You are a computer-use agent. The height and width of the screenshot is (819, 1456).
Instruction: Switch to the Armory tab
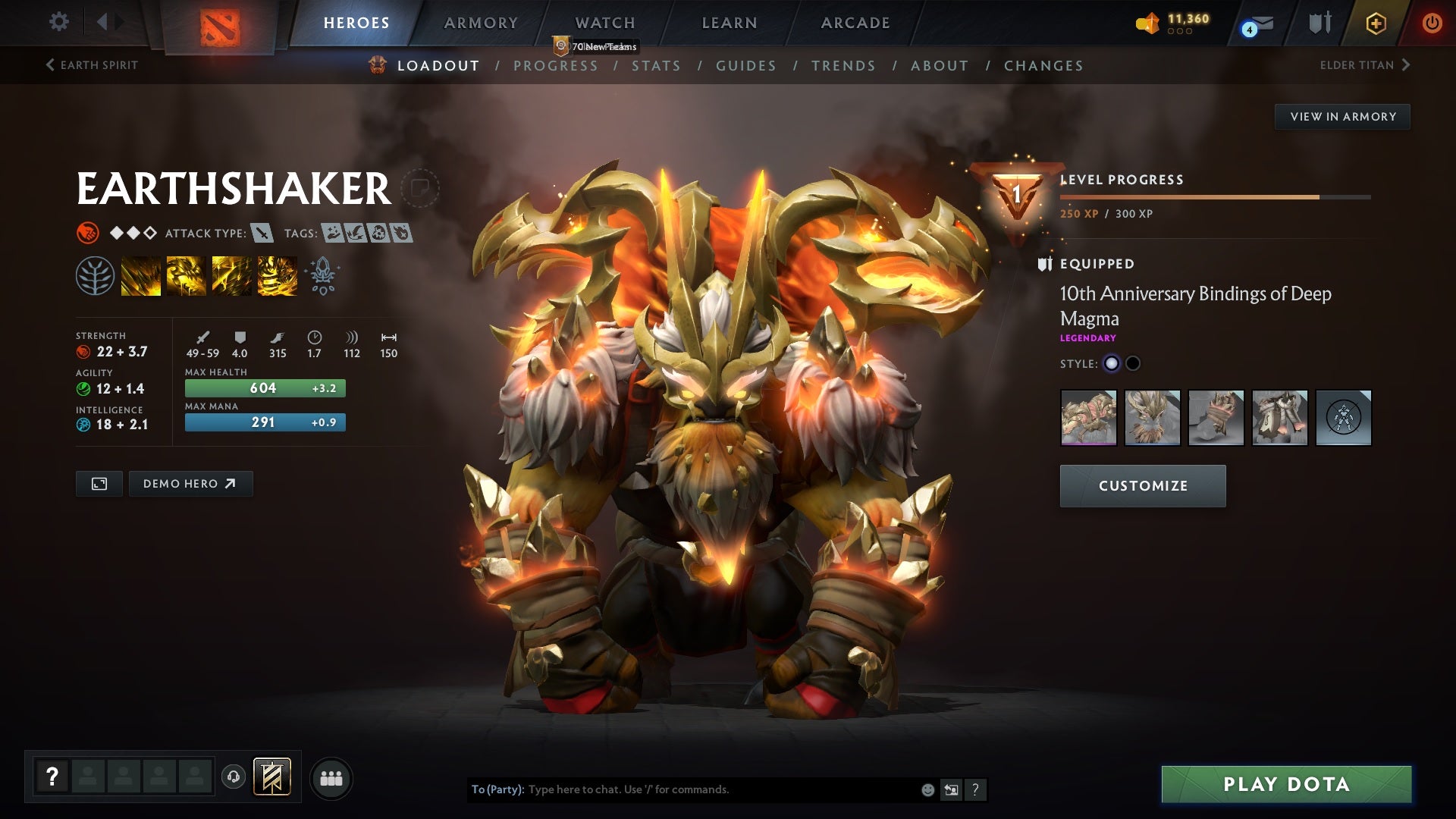(481, 23)
